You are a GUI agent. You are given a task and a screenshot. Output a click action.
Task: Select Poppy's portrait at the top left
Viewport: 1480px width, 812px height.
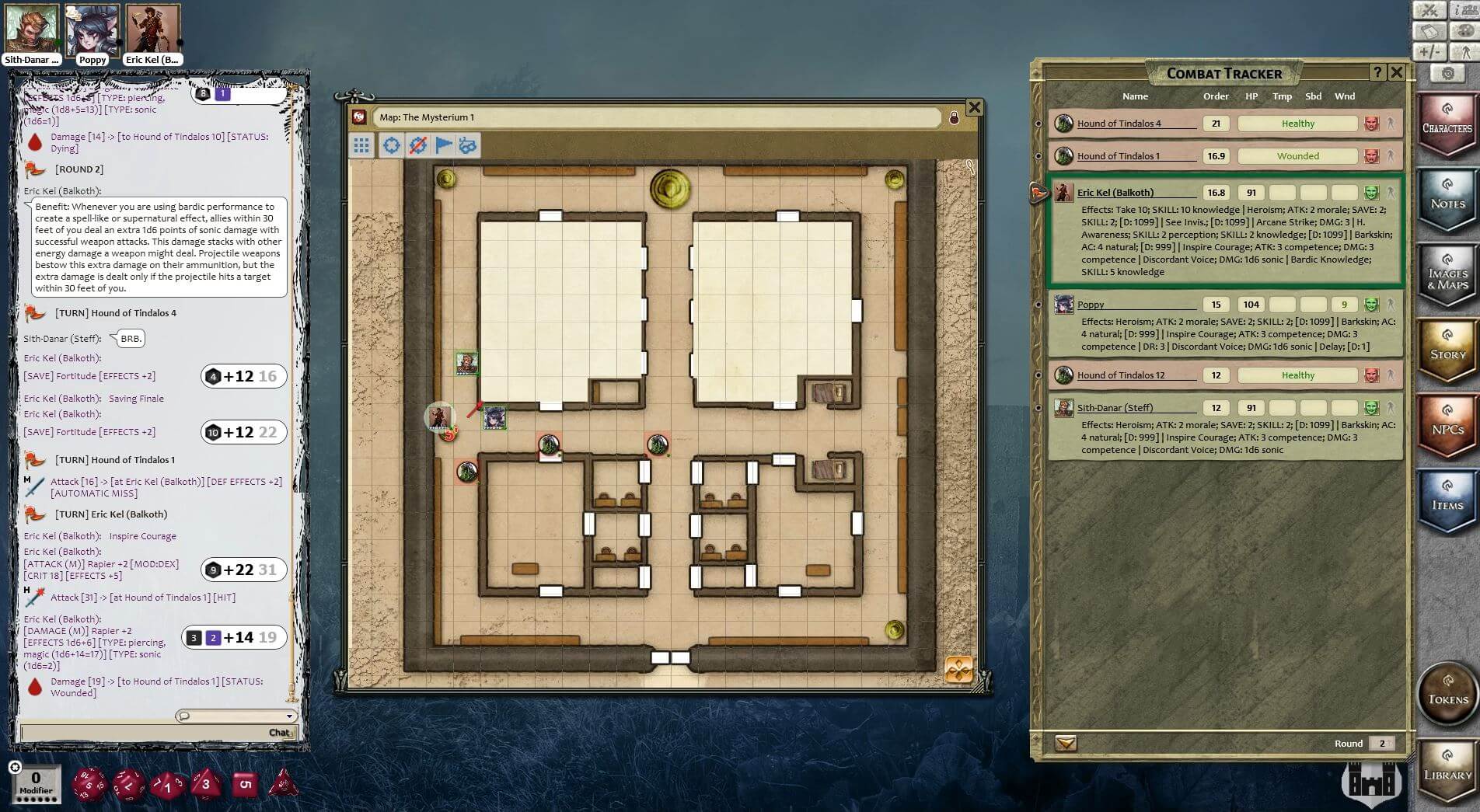[x=93, y=29]
